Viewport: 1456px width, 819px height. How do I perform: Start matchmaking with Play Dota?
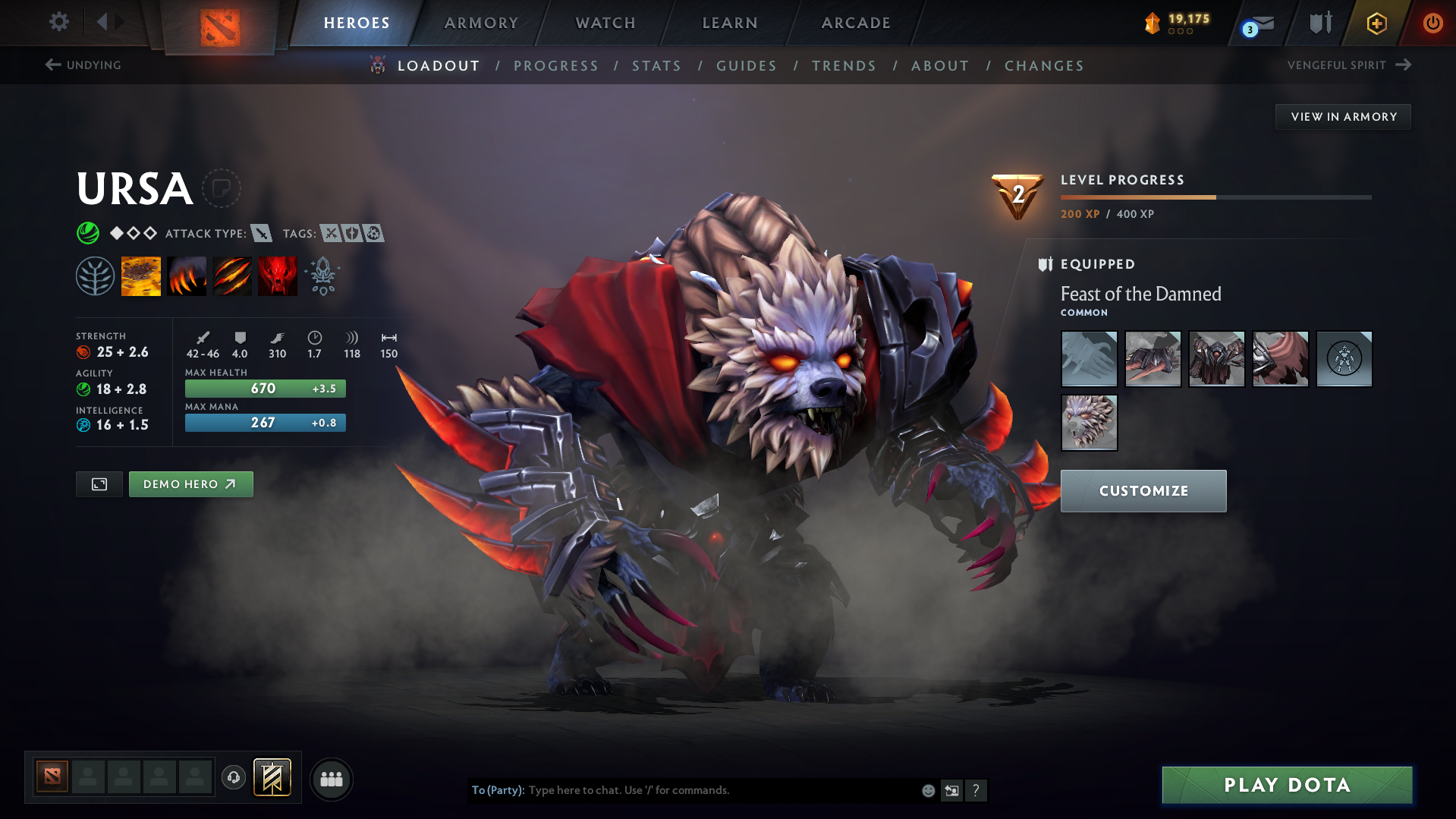[1287, 785]
